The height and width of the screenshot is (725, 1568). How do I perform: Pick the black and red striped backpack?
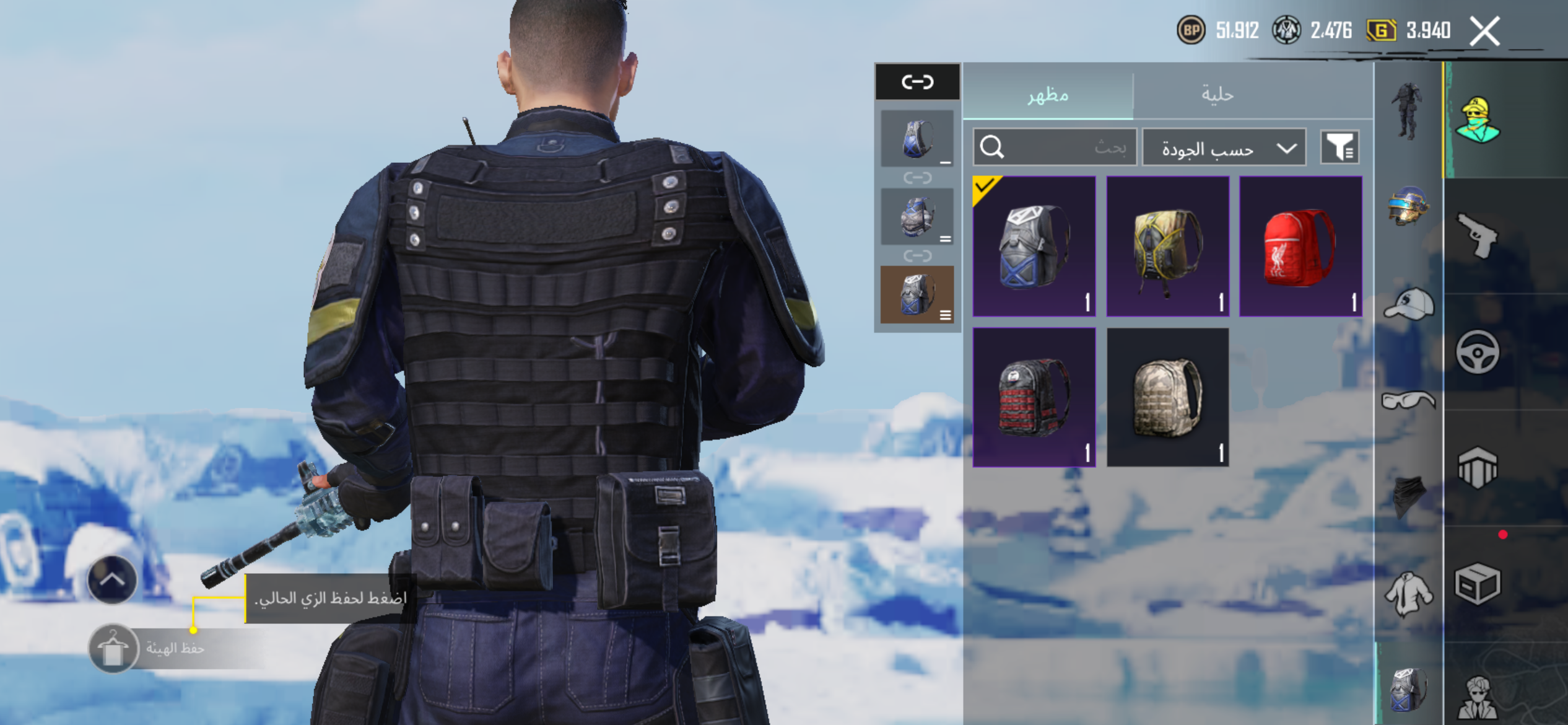[x=1034, y=397]
